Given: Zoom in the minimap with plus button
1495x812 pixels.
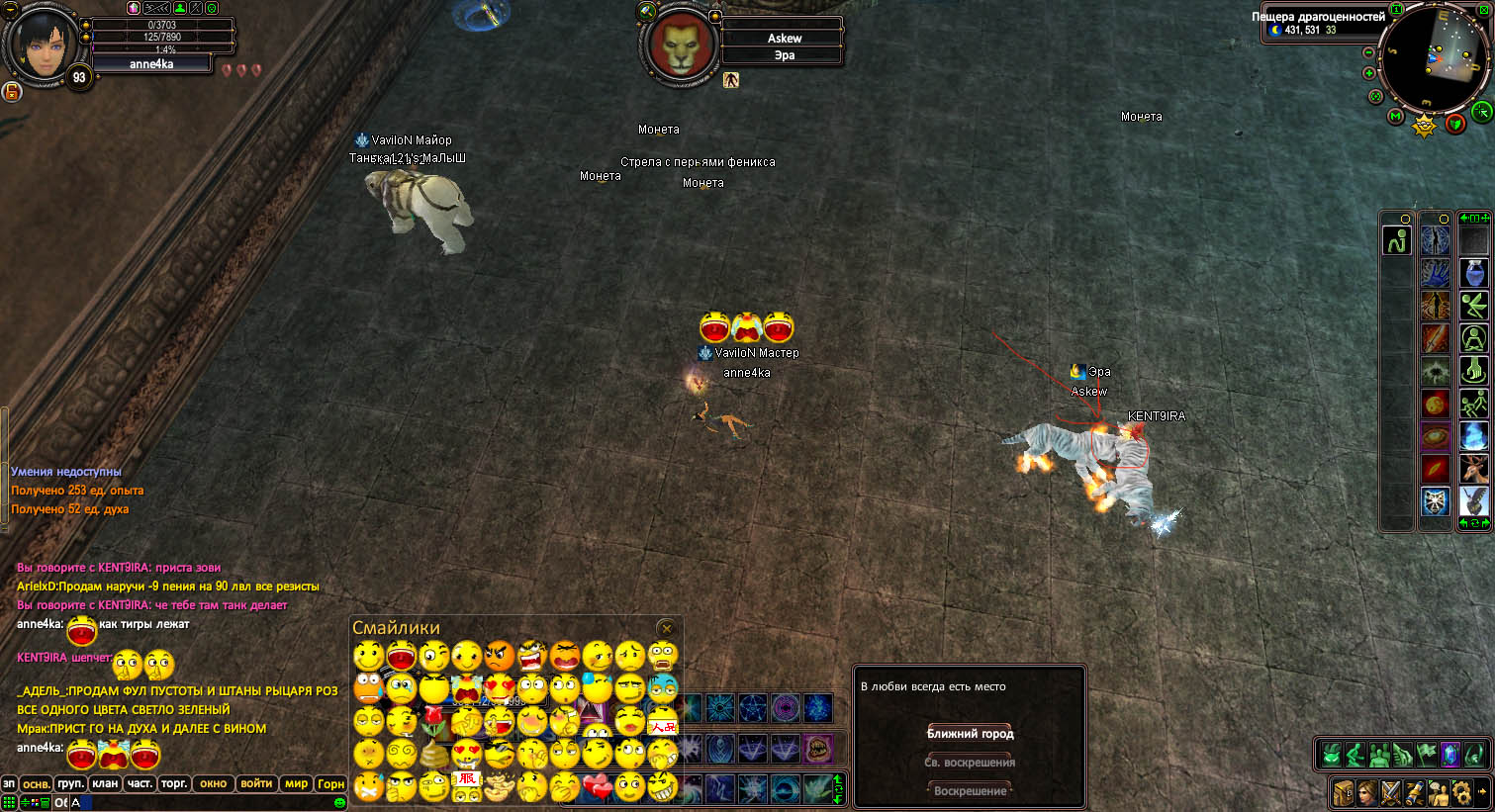Looking at the screenshot, I should [x=1369, y=73].
